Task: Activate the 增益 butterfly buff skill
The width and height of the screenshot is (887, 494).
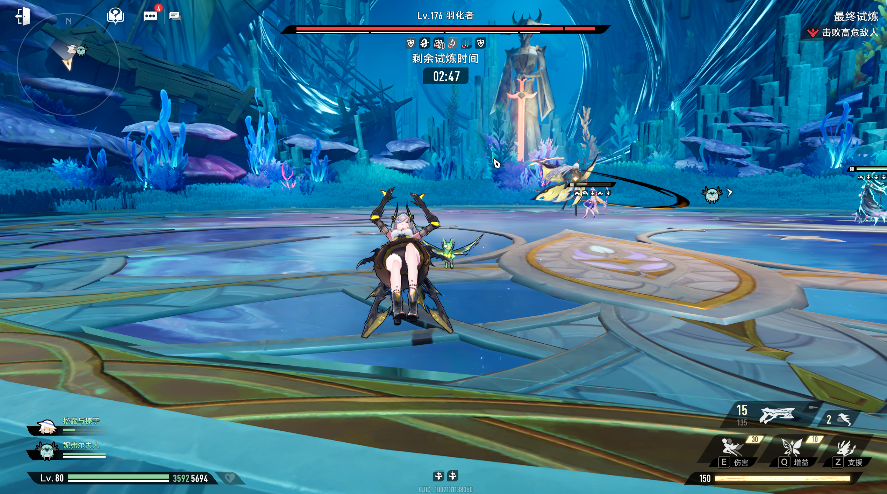Action: click(x=794, y=447)
